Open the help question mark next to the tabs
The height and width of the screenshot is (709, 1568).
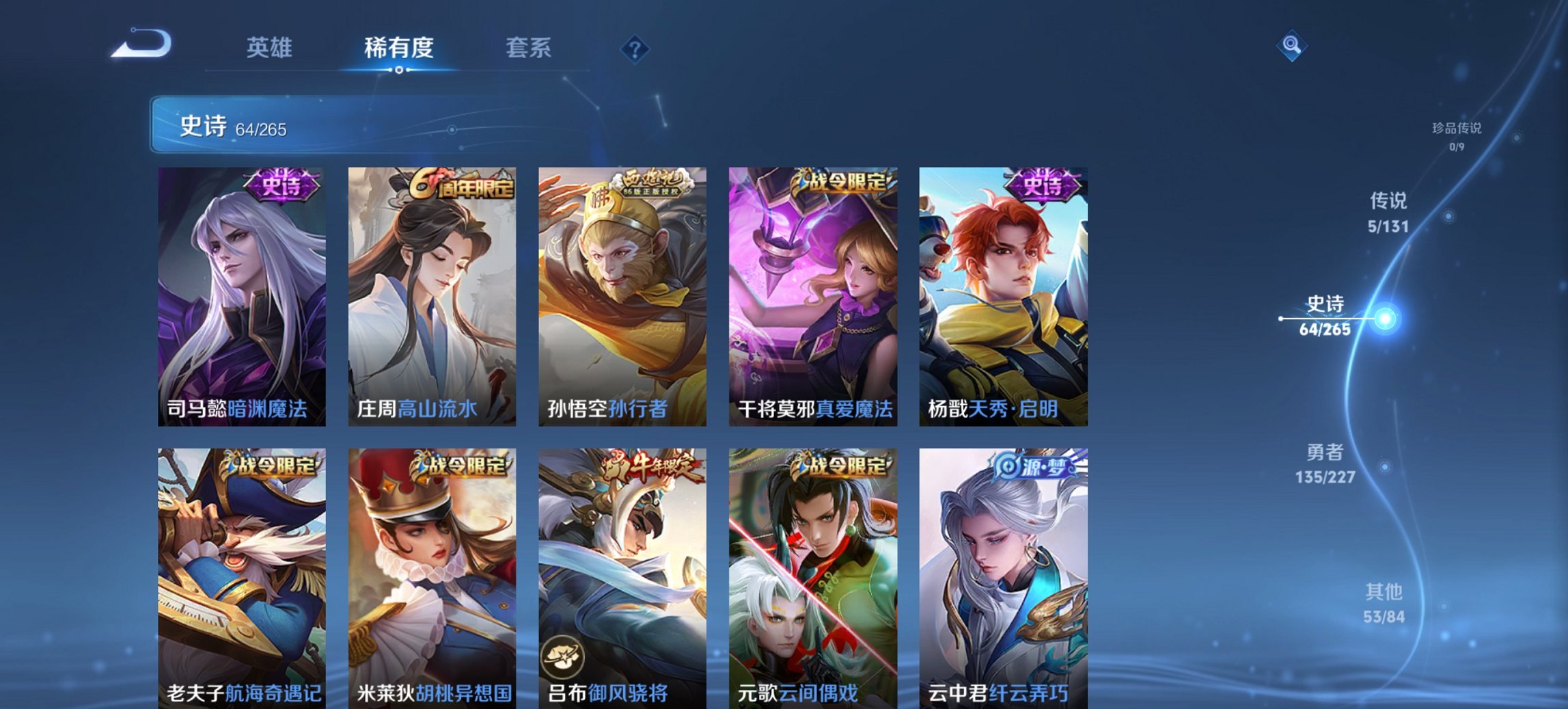635,49
